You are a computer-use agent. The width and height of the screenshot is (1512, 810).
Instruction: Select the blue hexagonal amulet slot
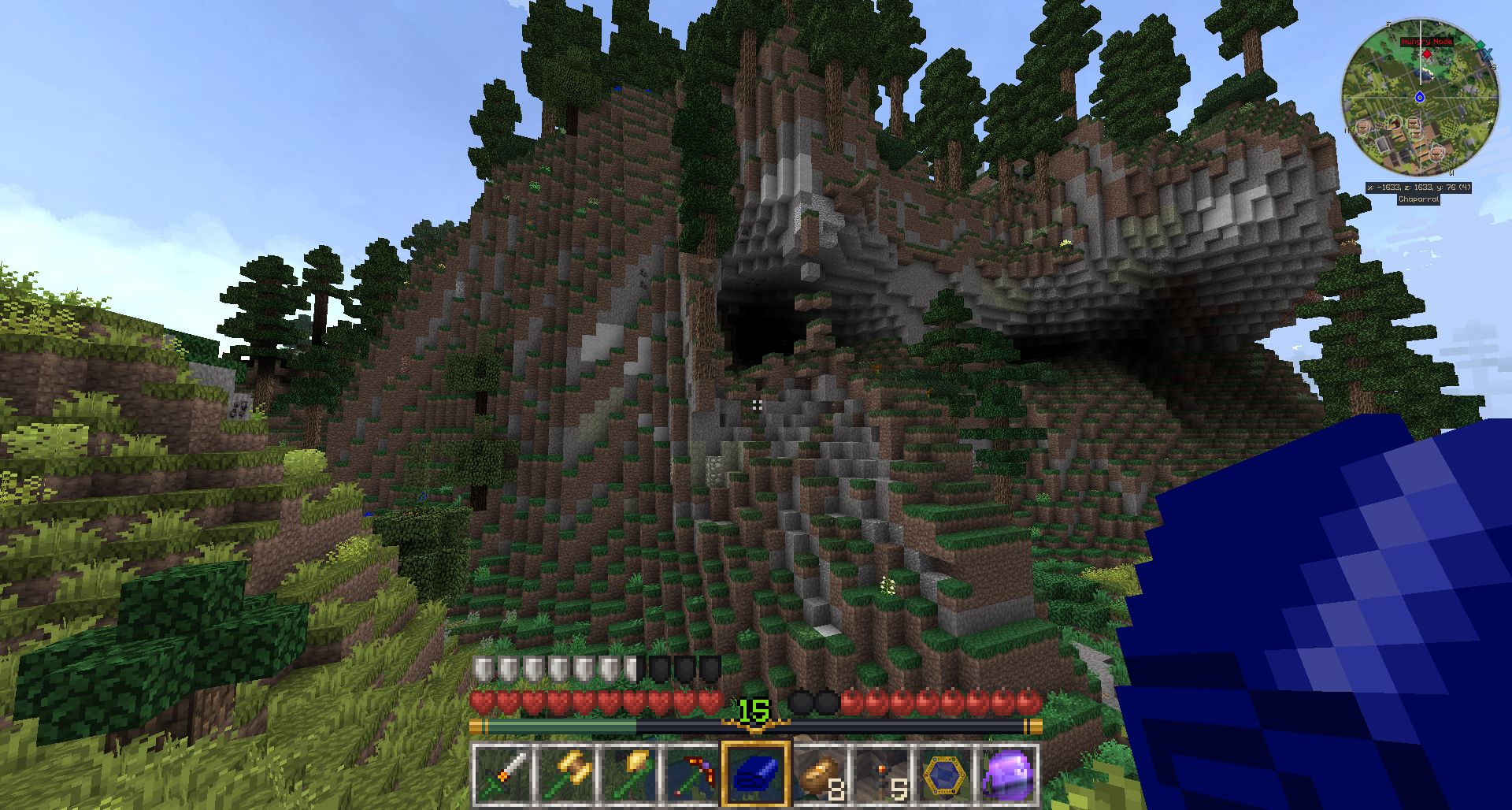click(x=945, y=775)
